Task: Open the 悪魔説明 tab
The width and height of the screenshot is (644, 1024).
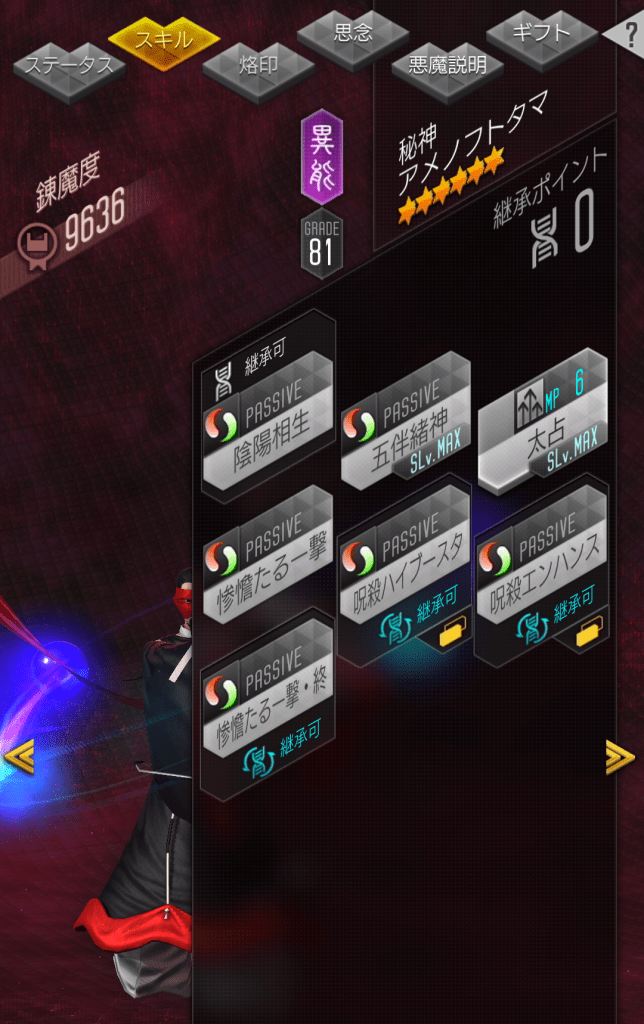Action: coord(446,66)
